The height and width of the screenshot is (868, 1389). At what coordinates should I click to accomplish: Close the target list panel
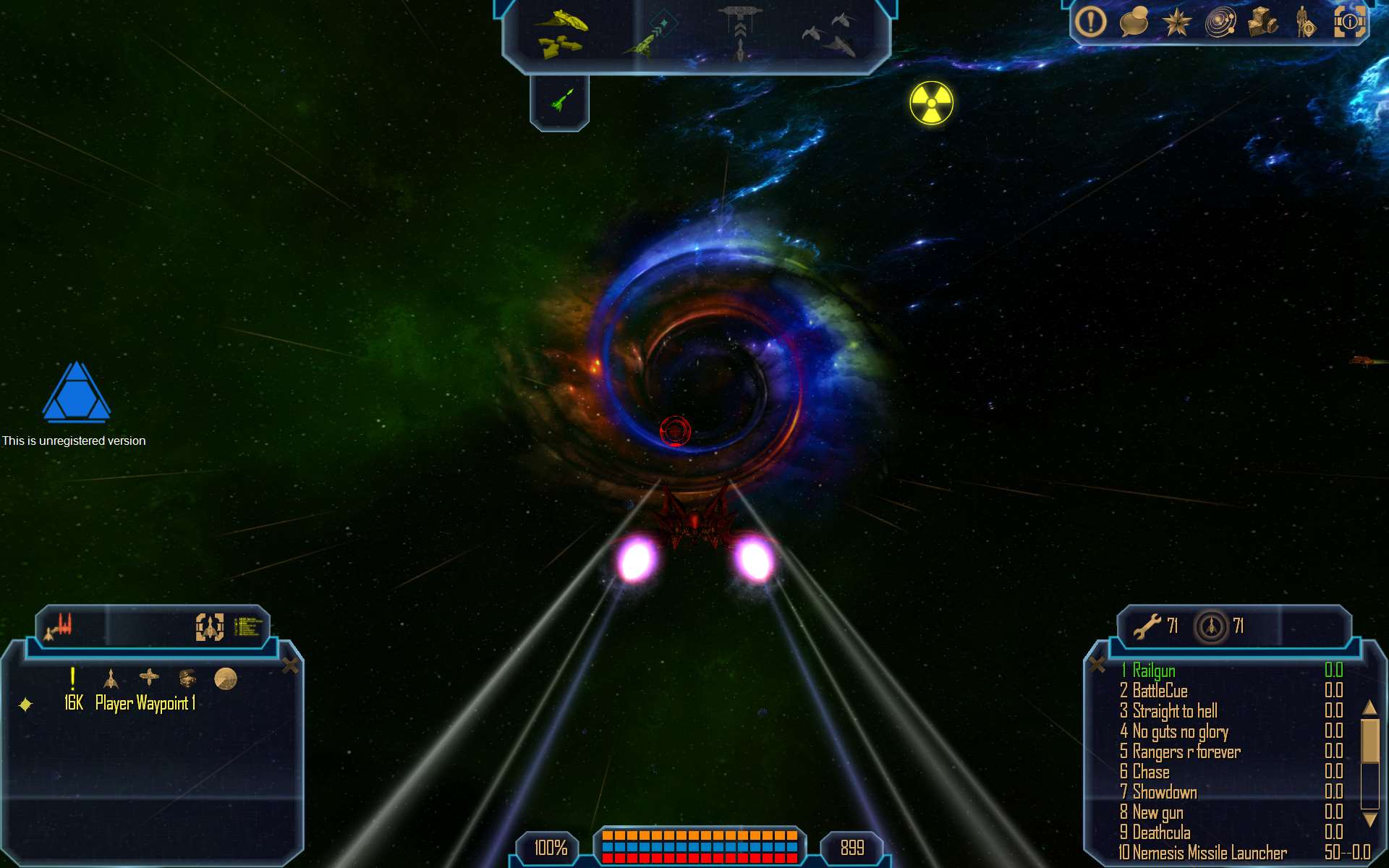tap(290, 665)
